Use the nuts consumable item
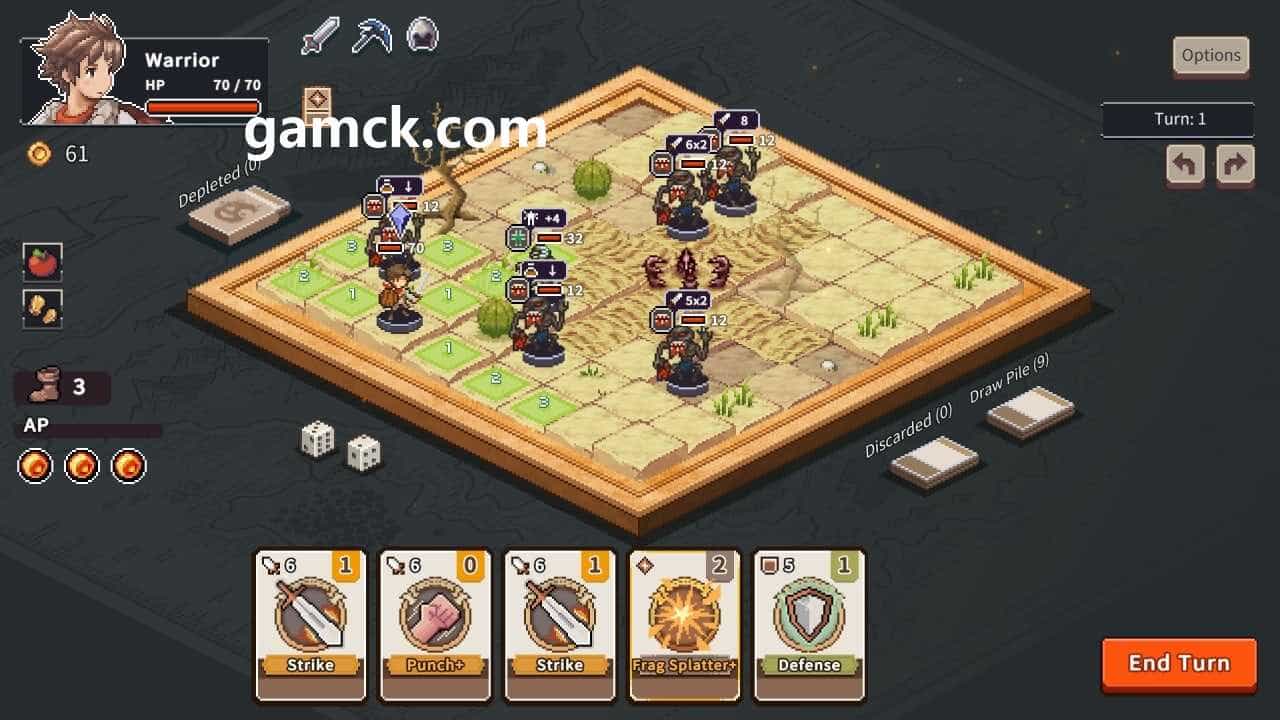 pyautogui.click(x=43, y=309)
